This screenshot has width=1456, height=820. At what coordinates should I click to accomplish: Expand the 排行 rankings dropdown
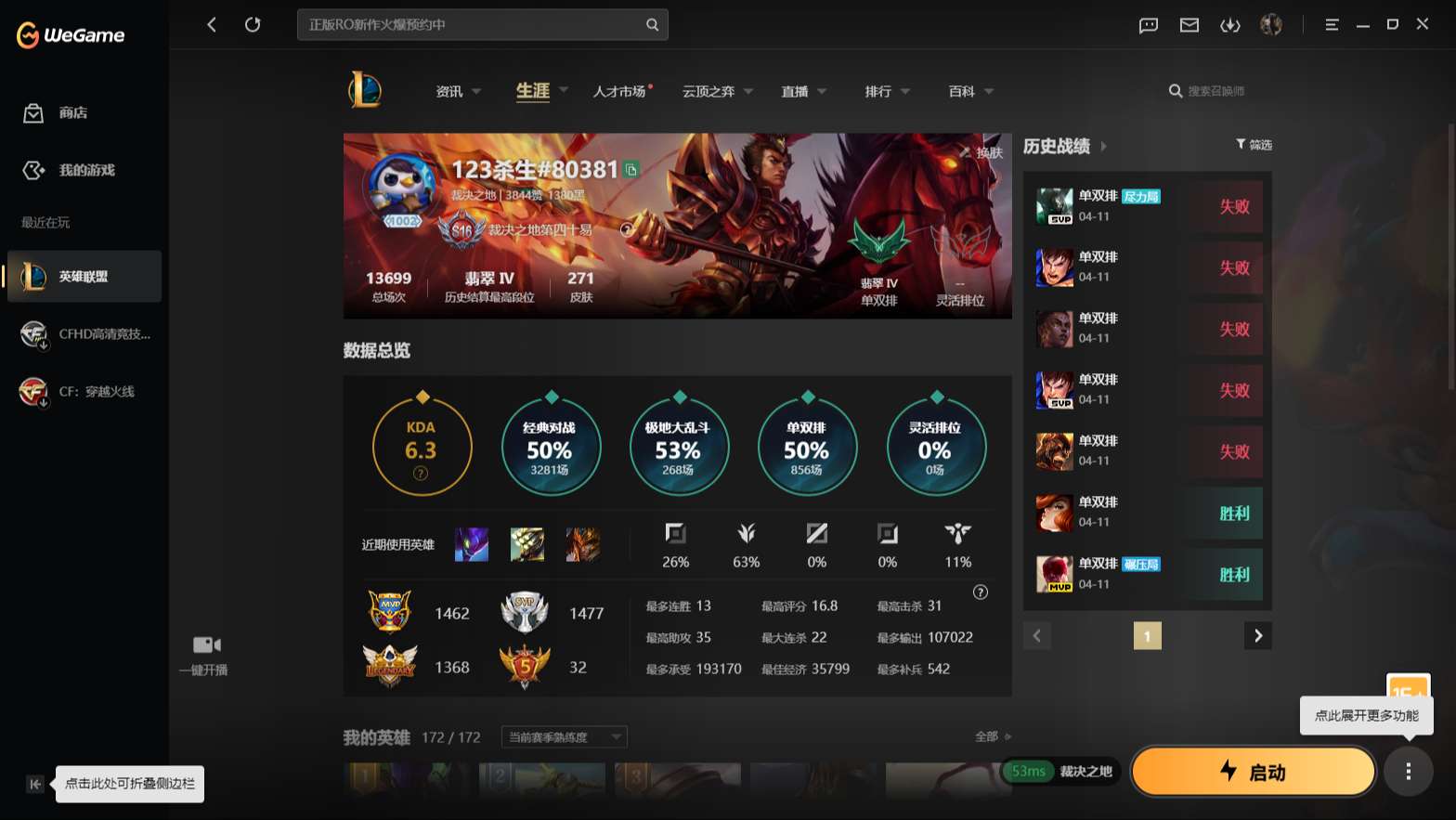[x=884, y=91]
